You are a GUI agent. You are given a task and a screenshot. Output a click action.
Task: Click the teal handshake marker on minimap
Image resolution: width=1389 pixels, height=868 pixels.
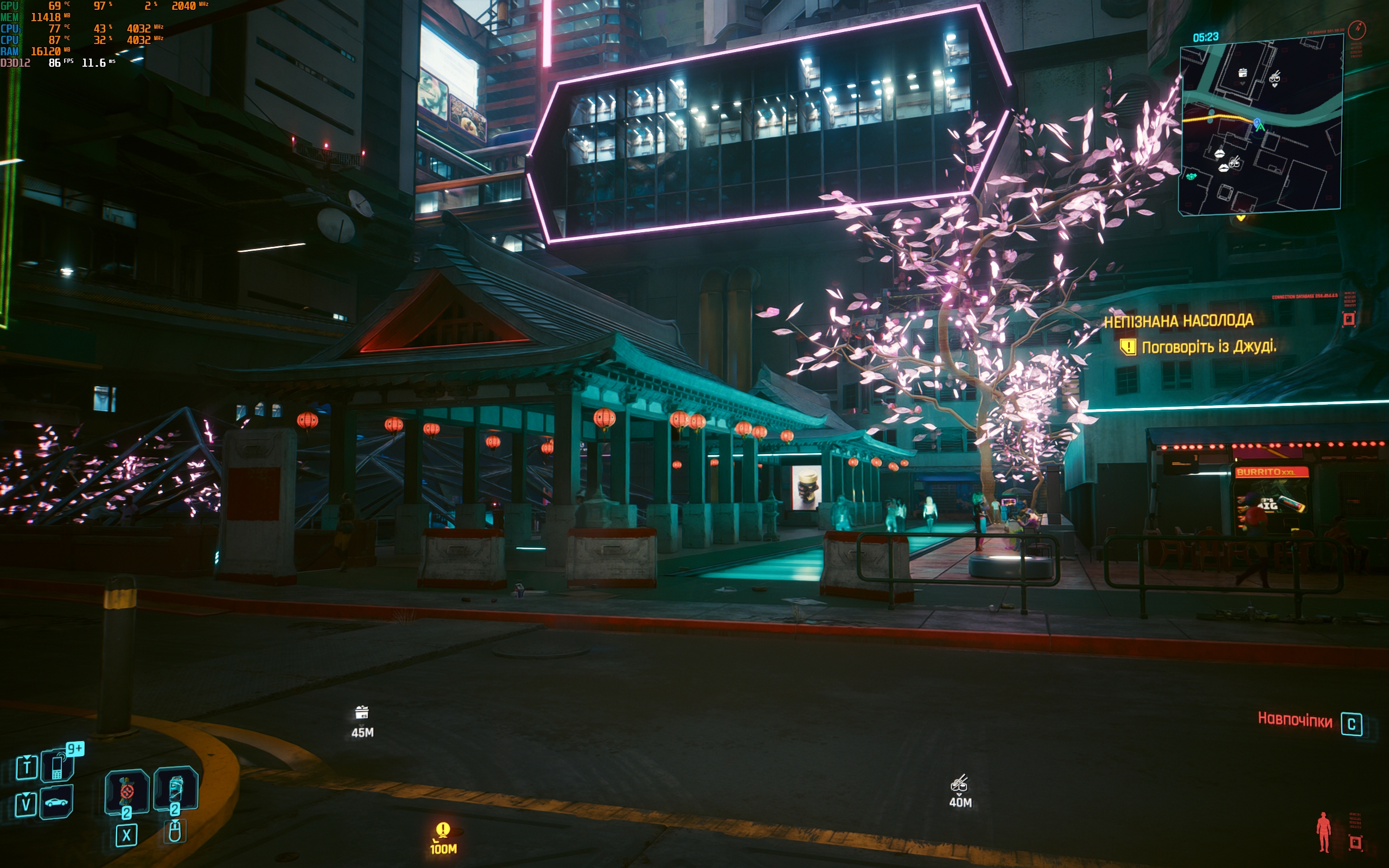point(1191,176)
